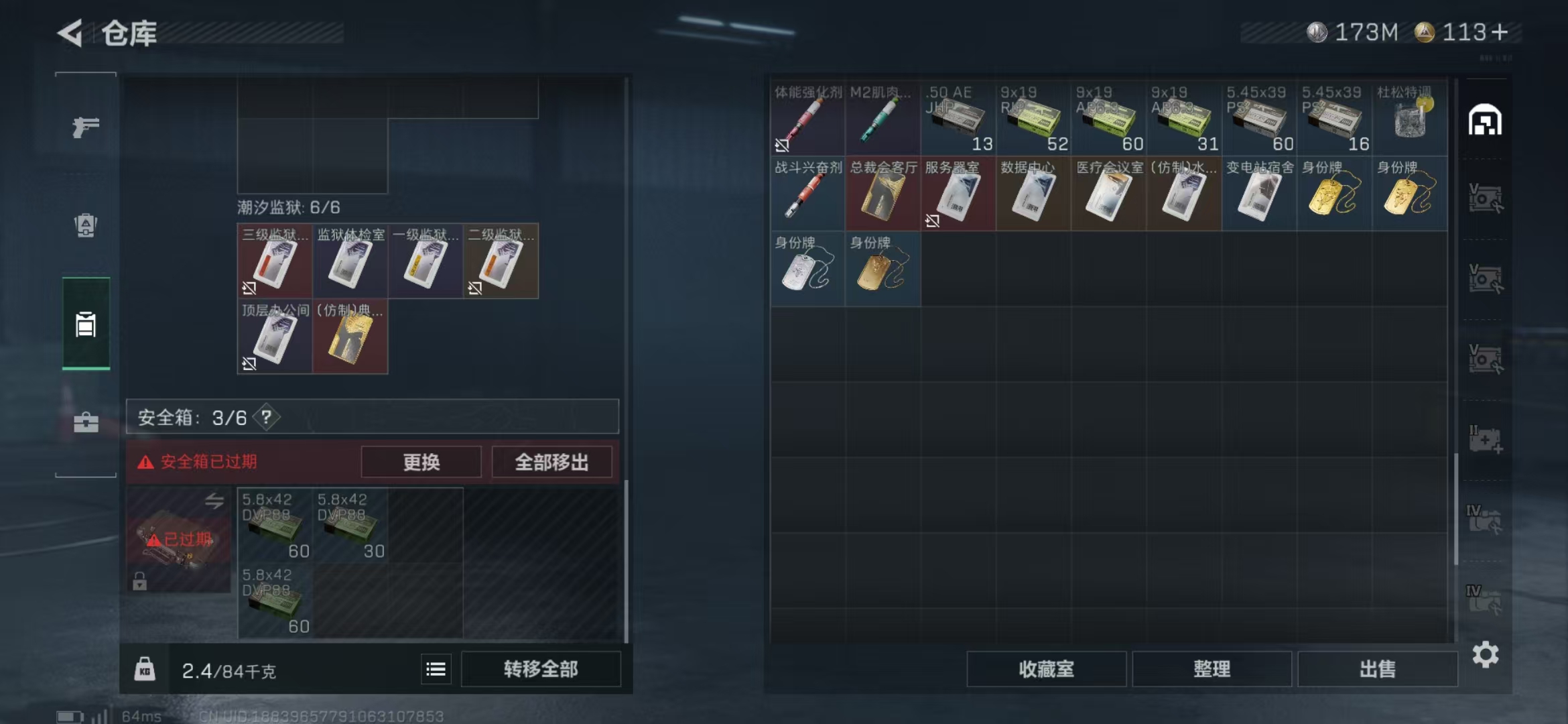Click the 更换 button to replace the safe
1568x724 pixels.
421,461
